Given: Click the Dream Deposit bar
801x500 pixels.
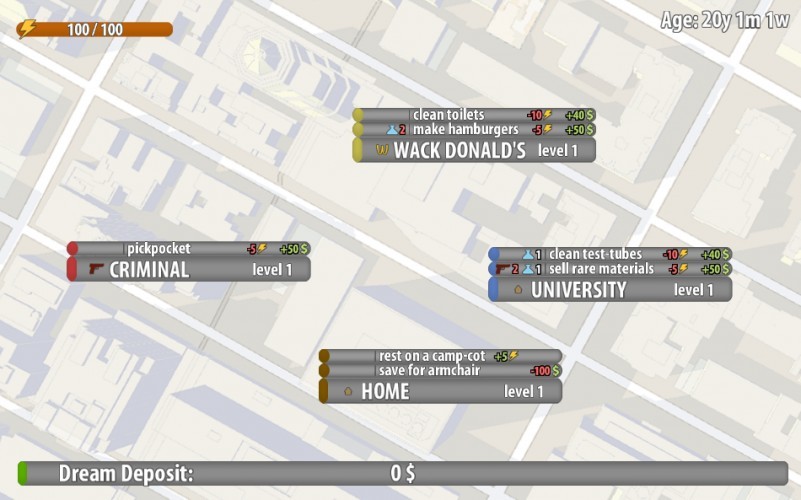Looking at the screenshot, I should [x=402, y=473].
